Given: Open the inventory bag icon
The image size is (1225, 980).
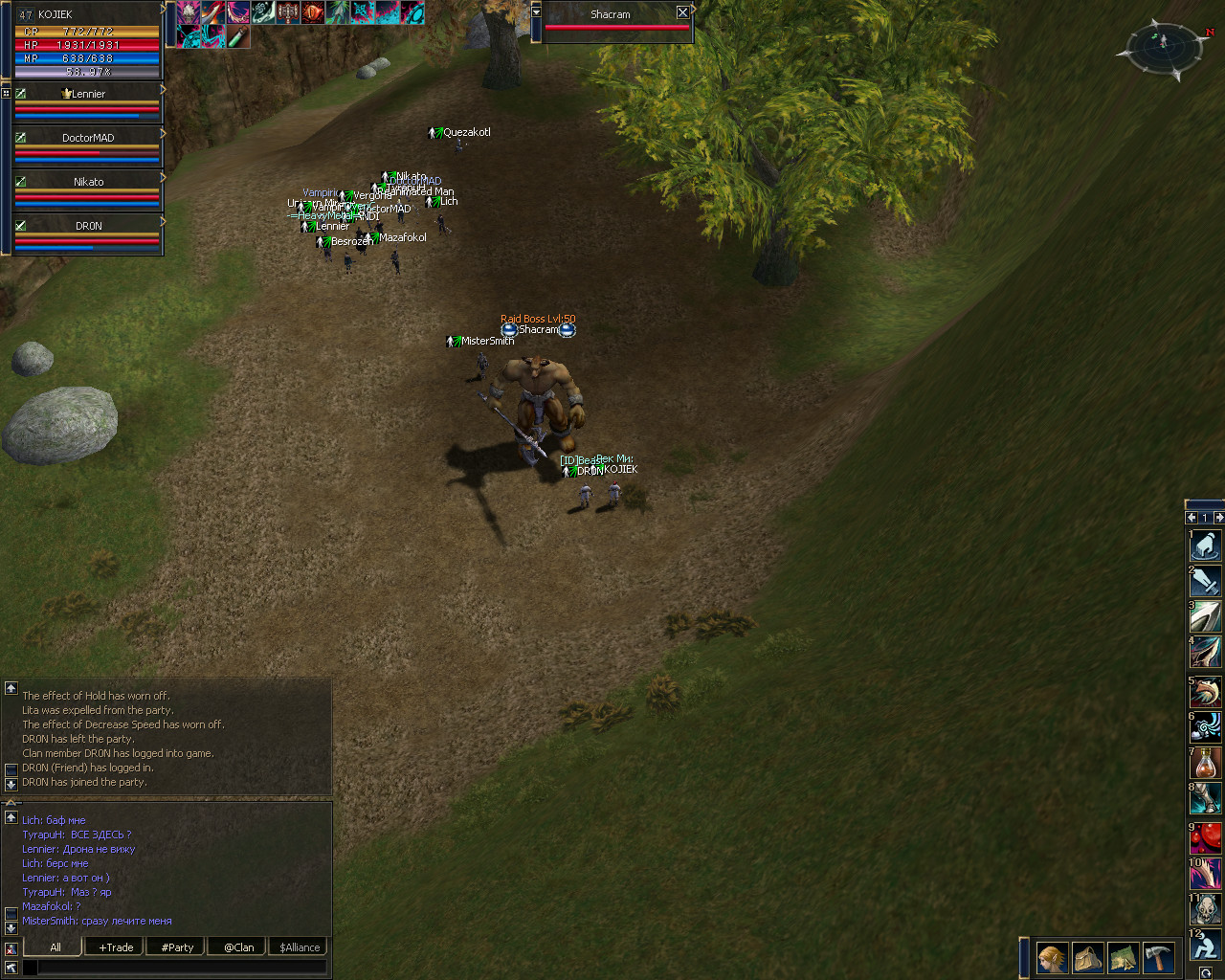Looking at the screenshot, I should click(x=1087, y=957).
